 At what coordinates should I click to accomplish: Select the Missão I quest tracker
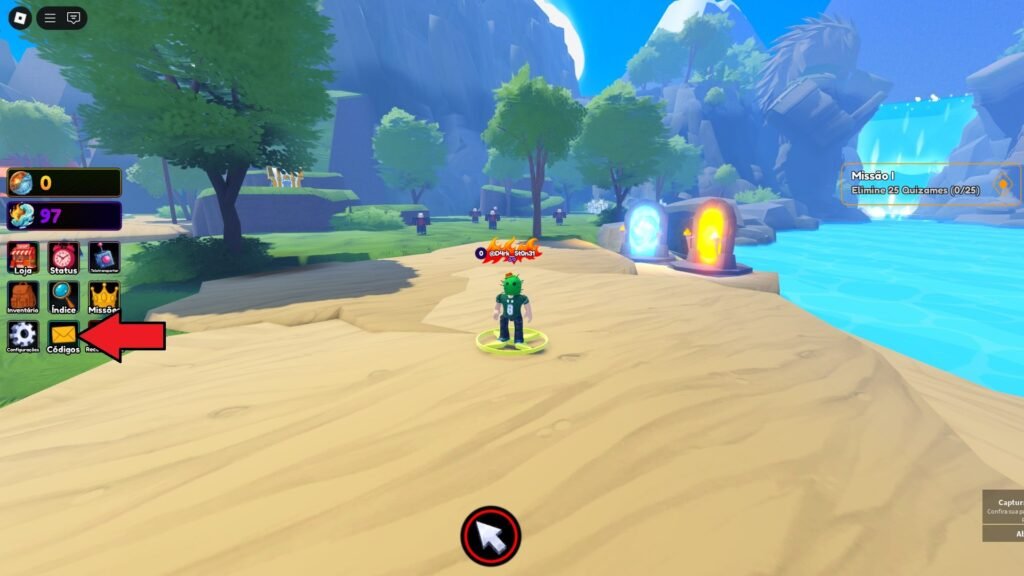point(920,185)
